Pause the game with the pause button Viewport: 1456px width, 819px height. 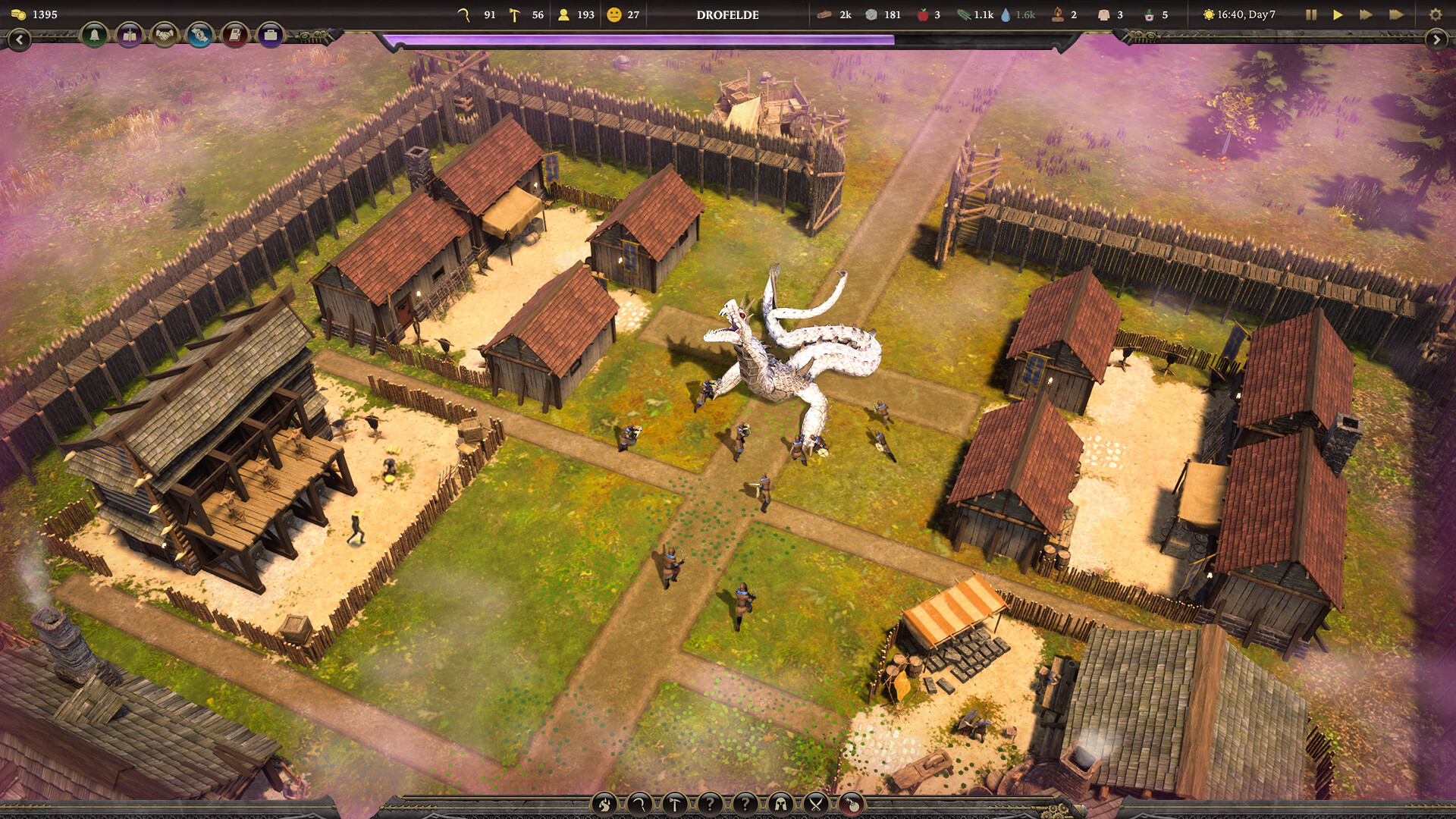pos(1310,14)
